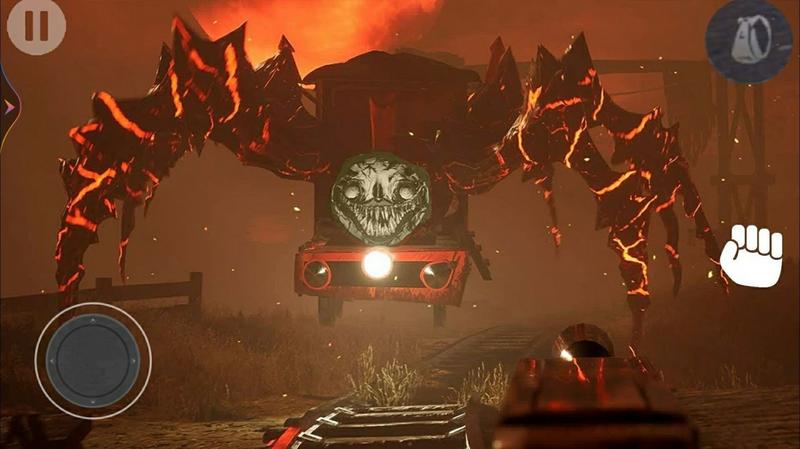
Task: Pause the game
Action: coord(36,26)
